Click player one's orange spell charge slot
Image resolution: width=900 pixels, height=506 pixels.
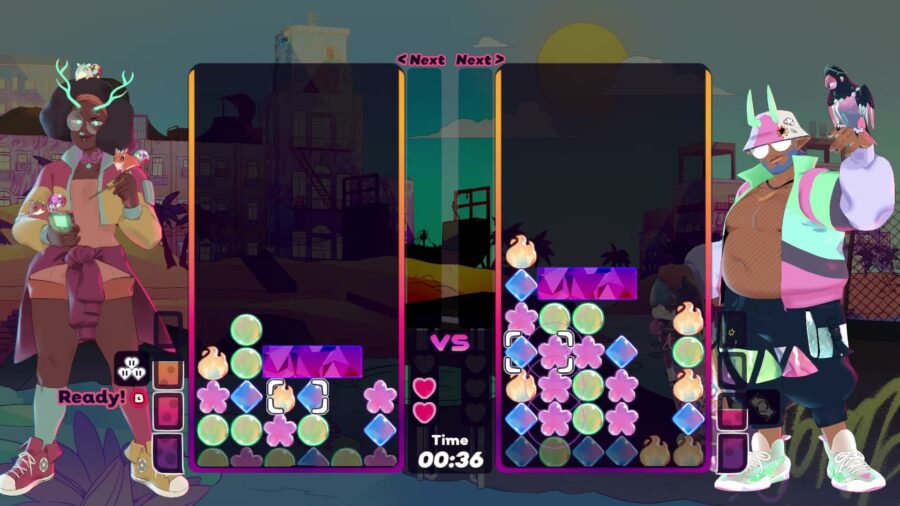[x=168, y=372]
